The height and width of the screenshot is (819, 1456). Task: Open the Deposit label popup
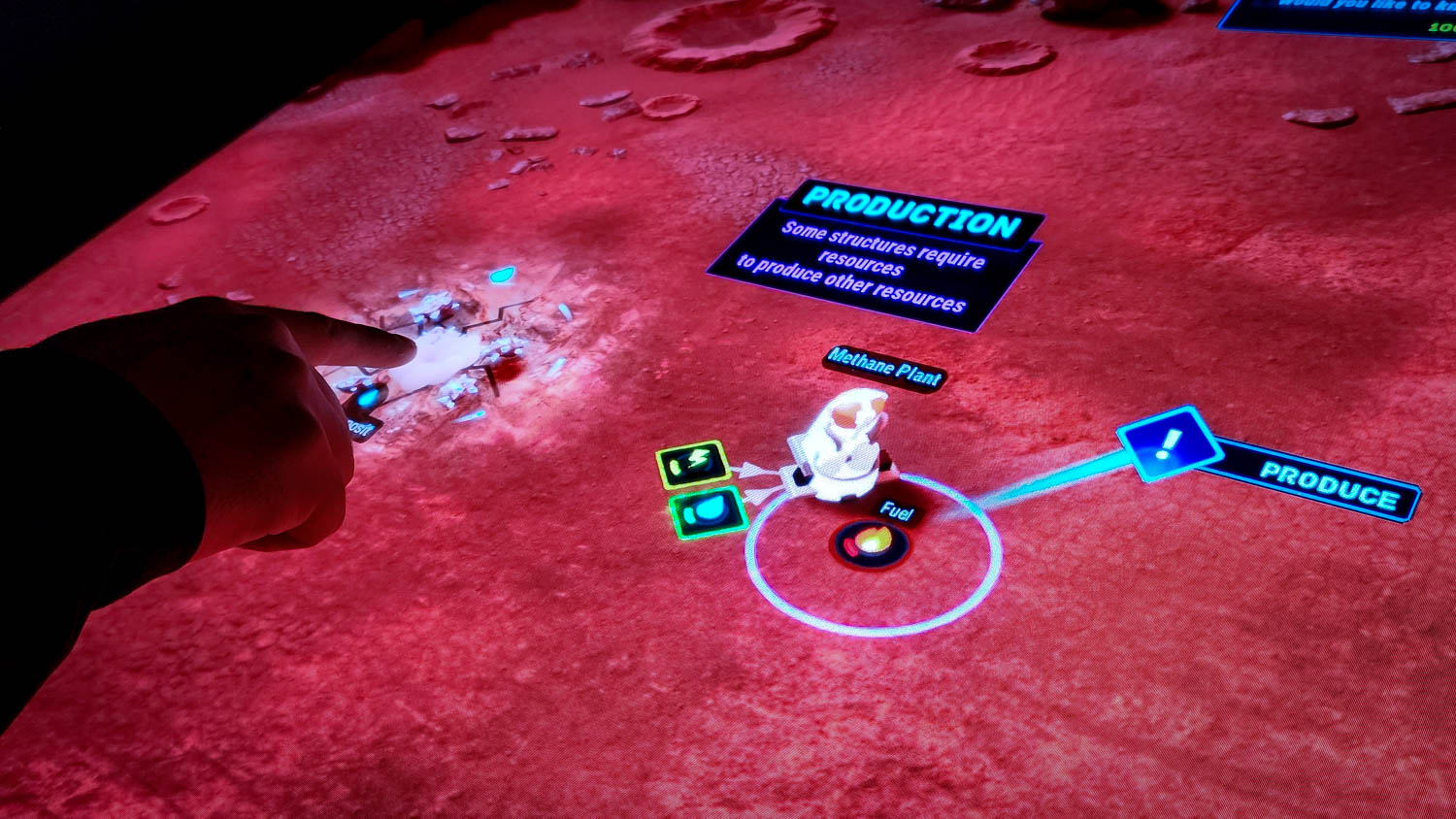click(x=362, y=427)
